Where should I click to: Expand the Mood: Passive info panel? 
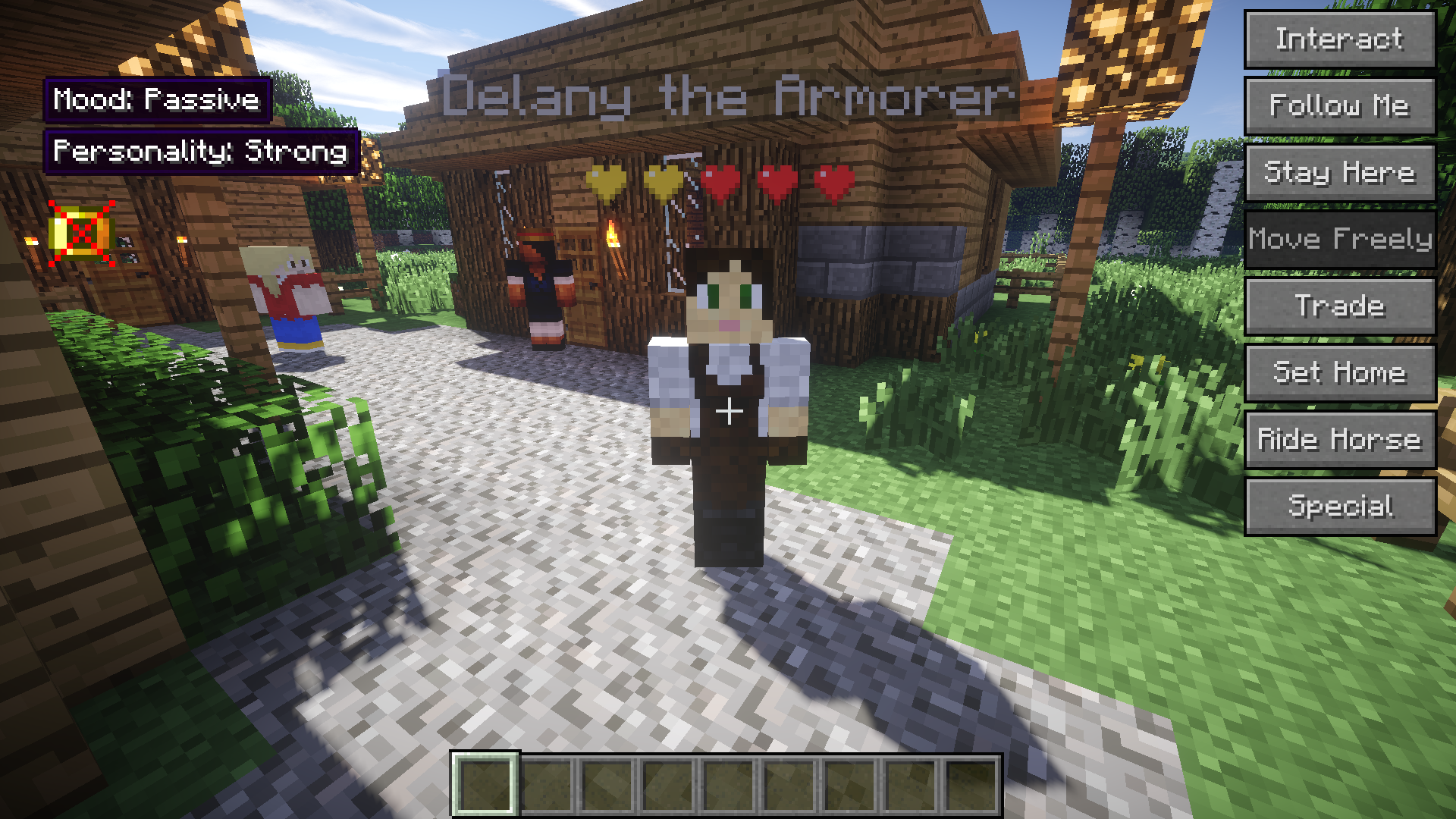pyautogui.click(x=157, y=100)
